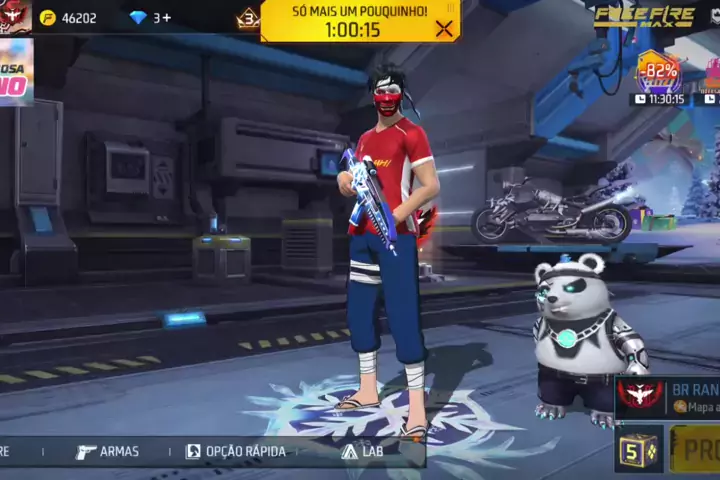Open the pink event banner on the left
This screenshot has width=720, height=480.
click(15, 72)
